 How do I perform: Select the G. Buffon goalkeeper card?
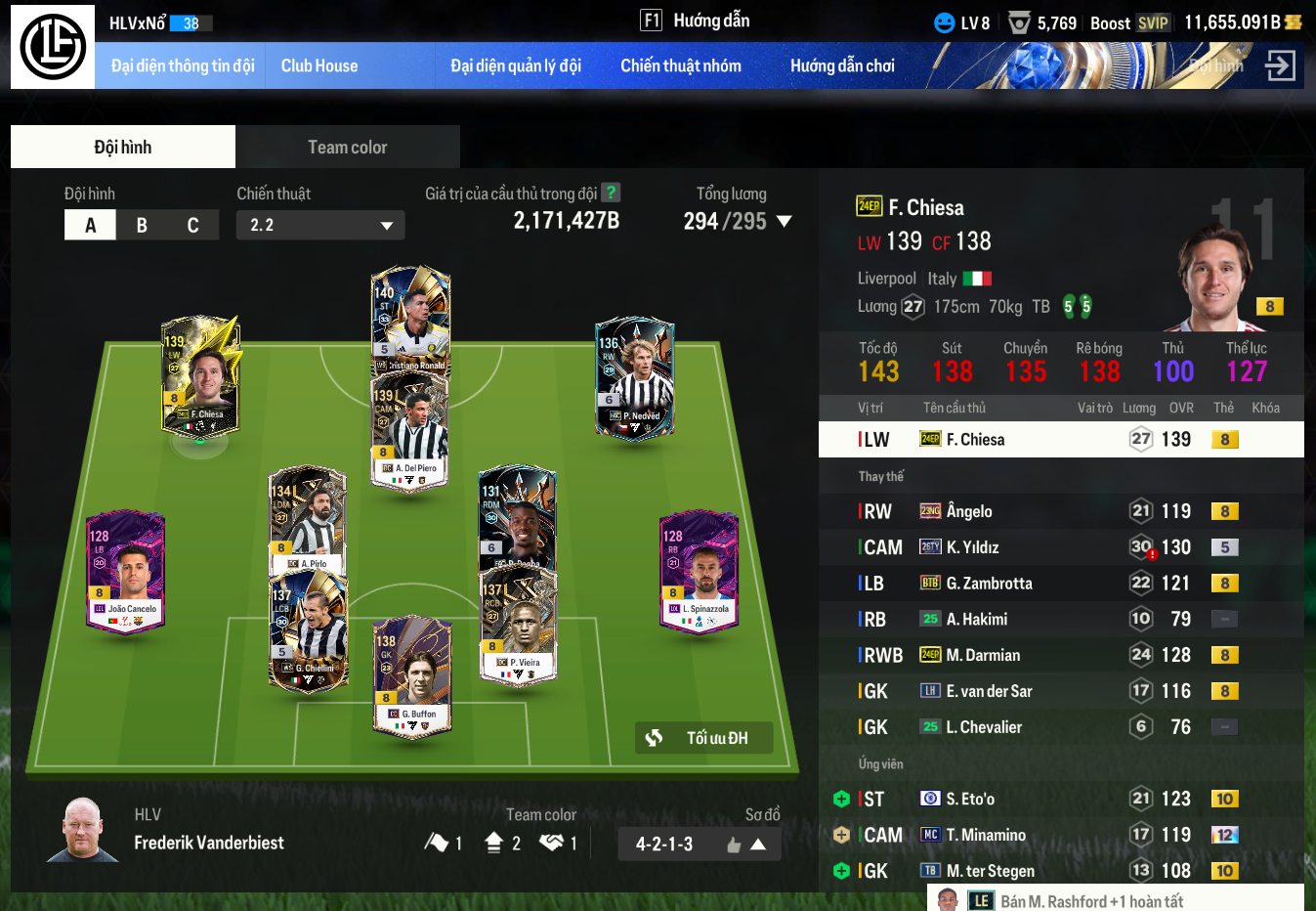(x=413, y=675)
